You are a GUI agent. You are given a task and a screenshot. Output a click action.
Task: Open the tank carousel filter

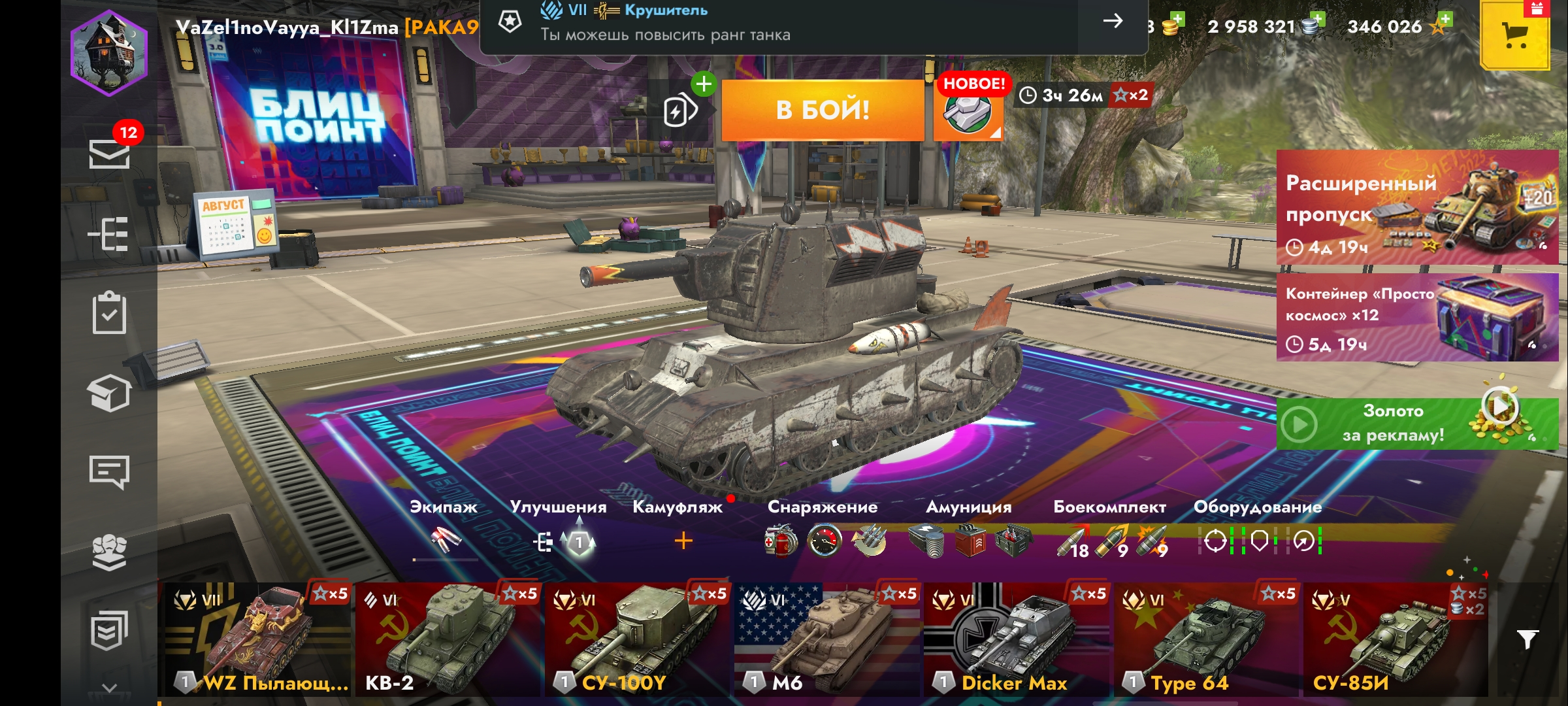point(1527,639)
